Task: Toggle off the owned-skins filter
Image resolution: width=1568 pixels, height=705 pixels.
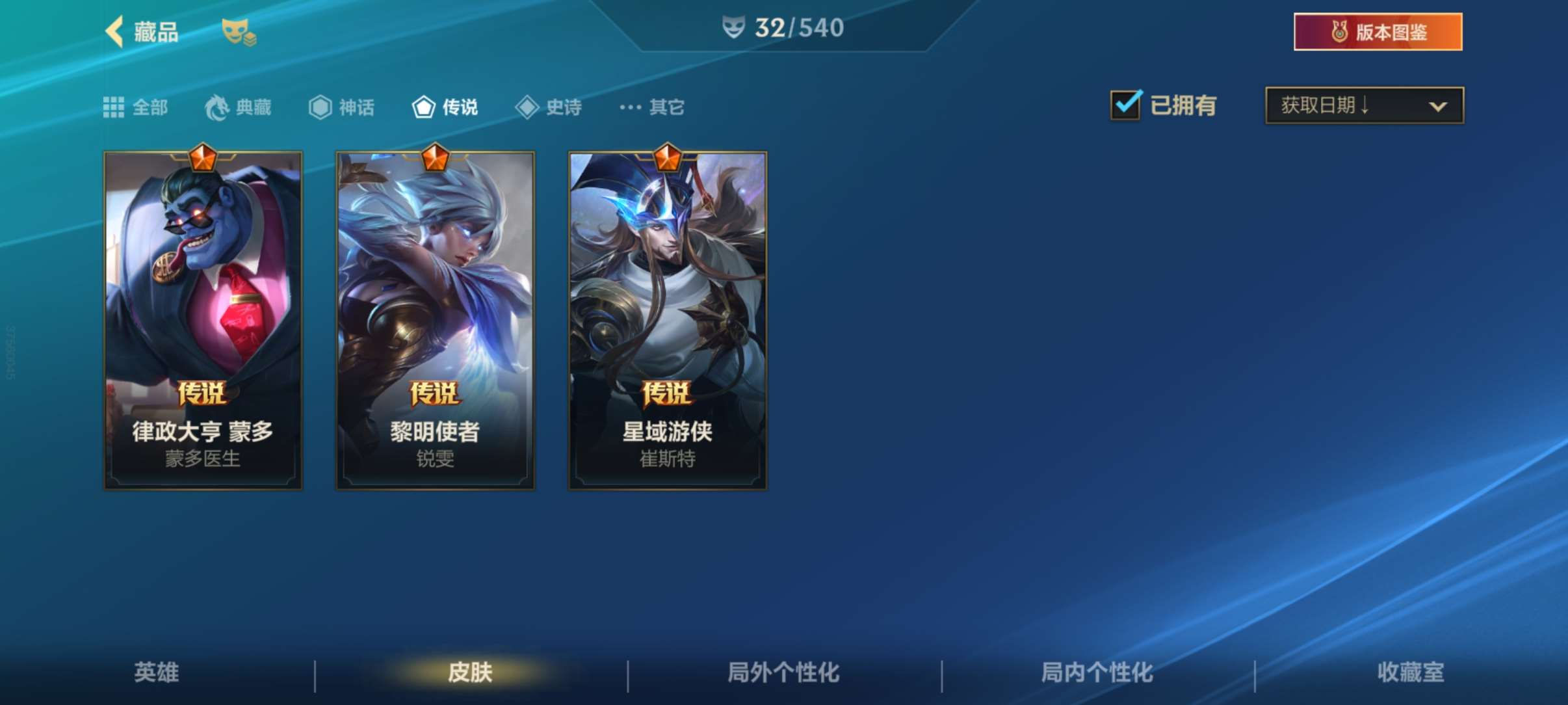Action: click(1127, 105)
